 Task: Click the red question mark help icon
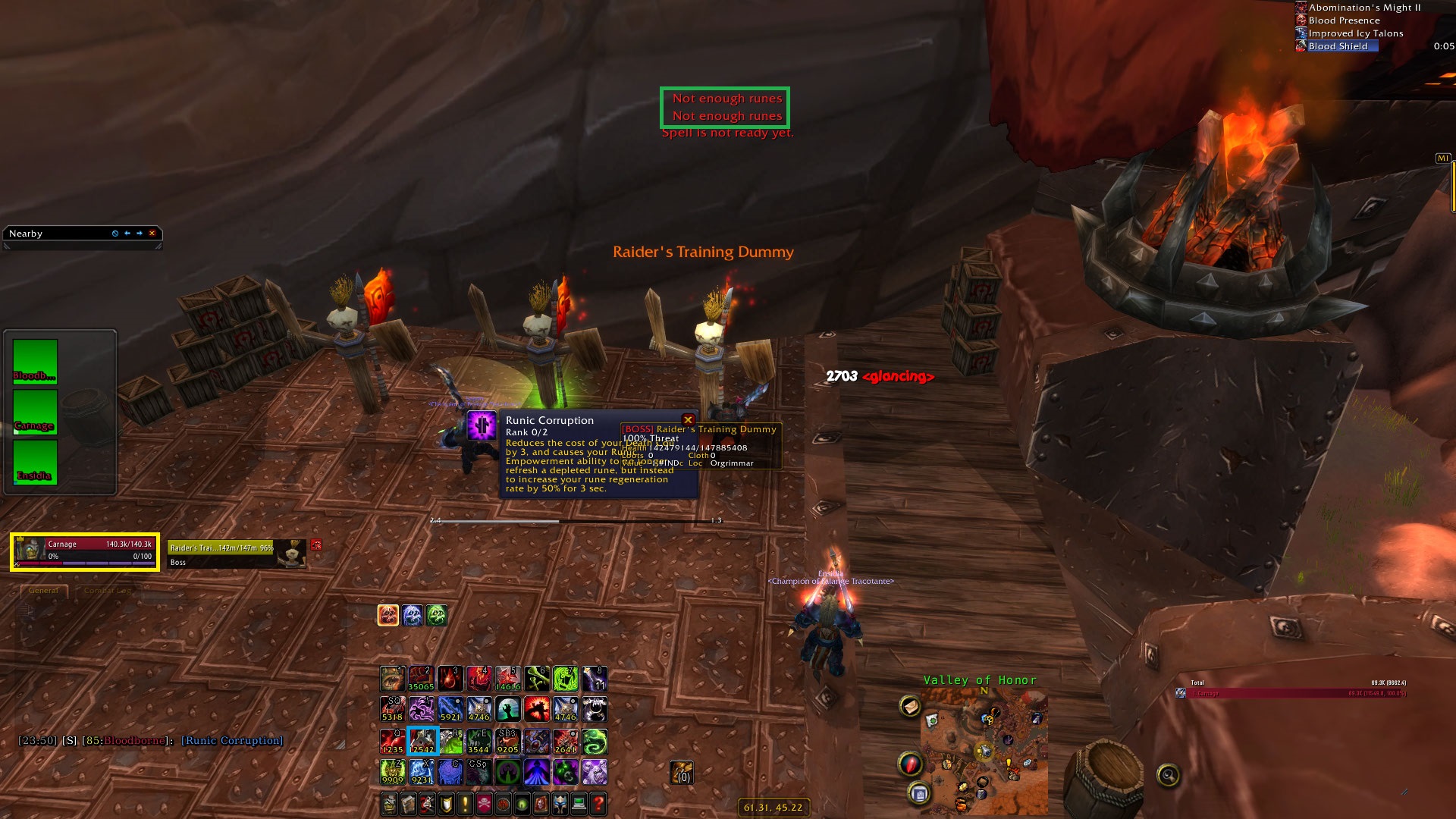(x=598, y=802)
